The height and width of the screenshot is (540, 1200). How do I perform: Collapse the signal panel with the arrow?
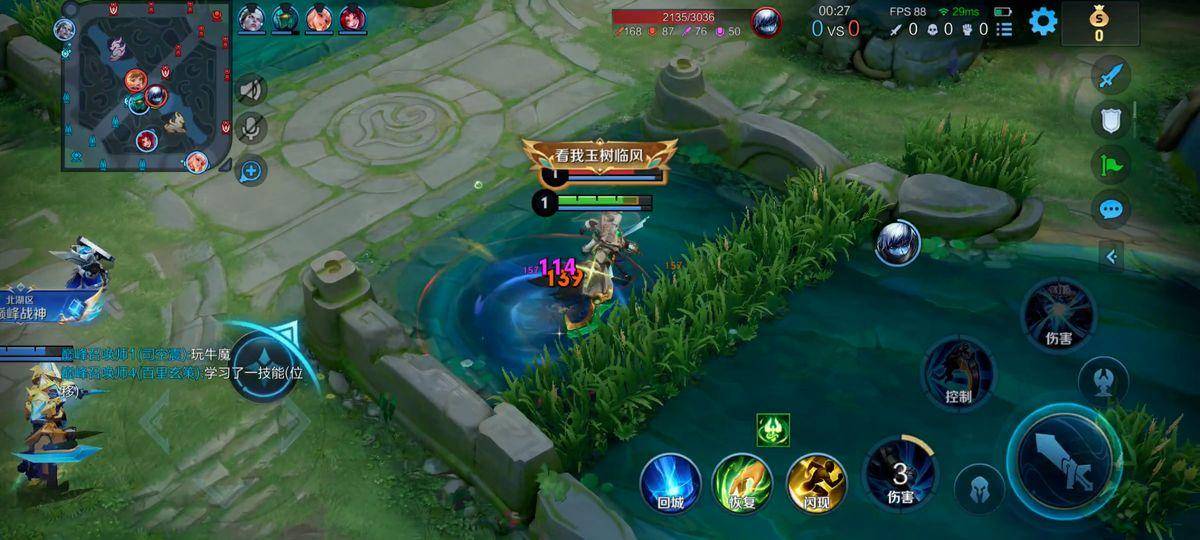pyautogui.click(x=1112, y=257)
